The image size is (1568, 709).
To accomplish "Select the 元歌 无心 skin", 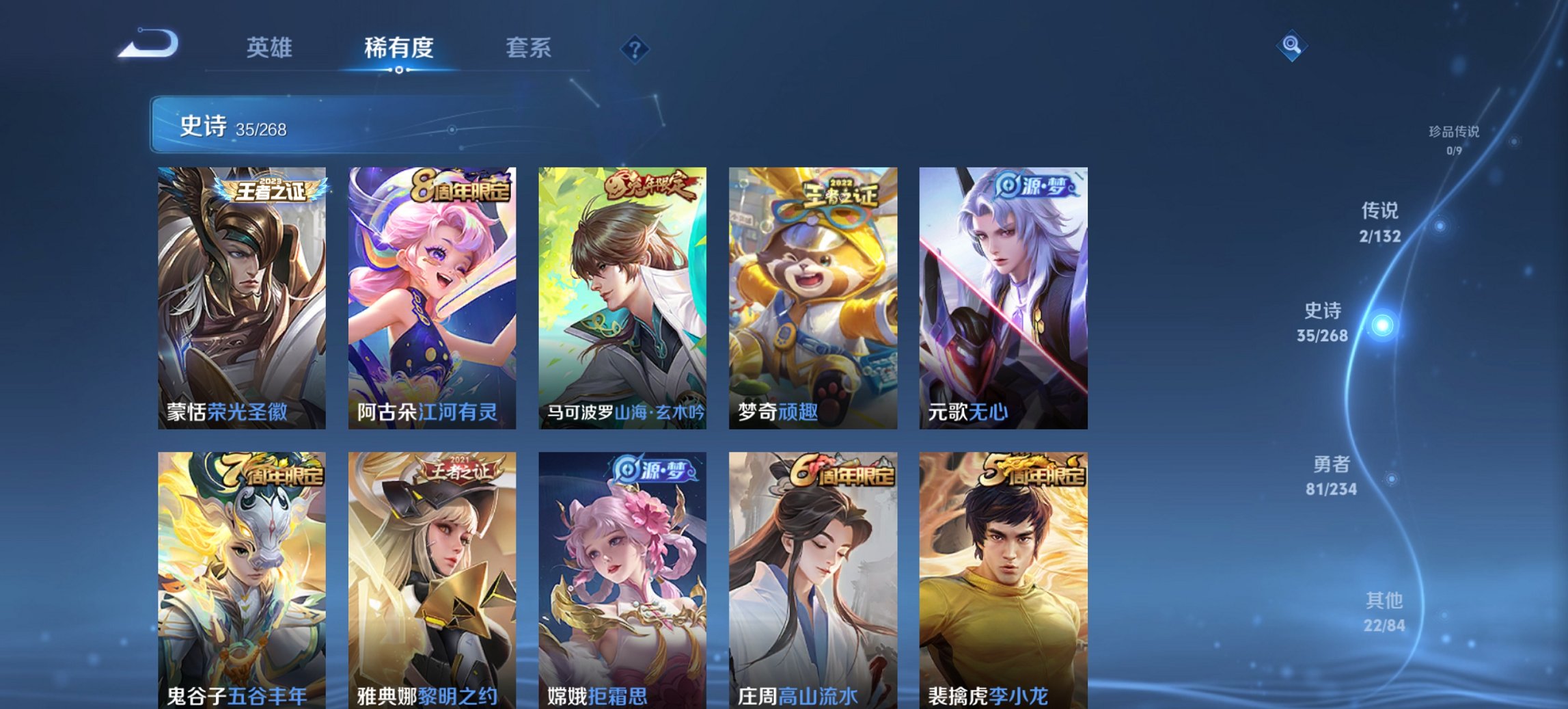I will 1004,294.
